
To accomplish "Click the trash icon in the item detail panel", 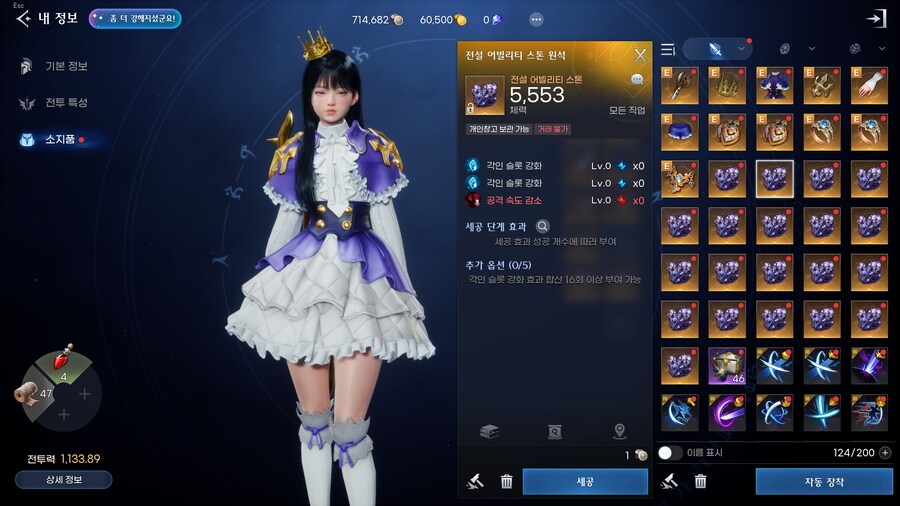I will pos(507,482).
